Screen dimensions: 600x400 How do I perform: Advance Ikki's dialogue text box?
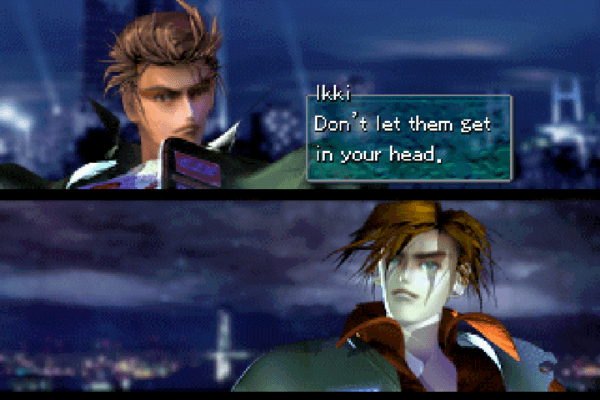[409, 139]
